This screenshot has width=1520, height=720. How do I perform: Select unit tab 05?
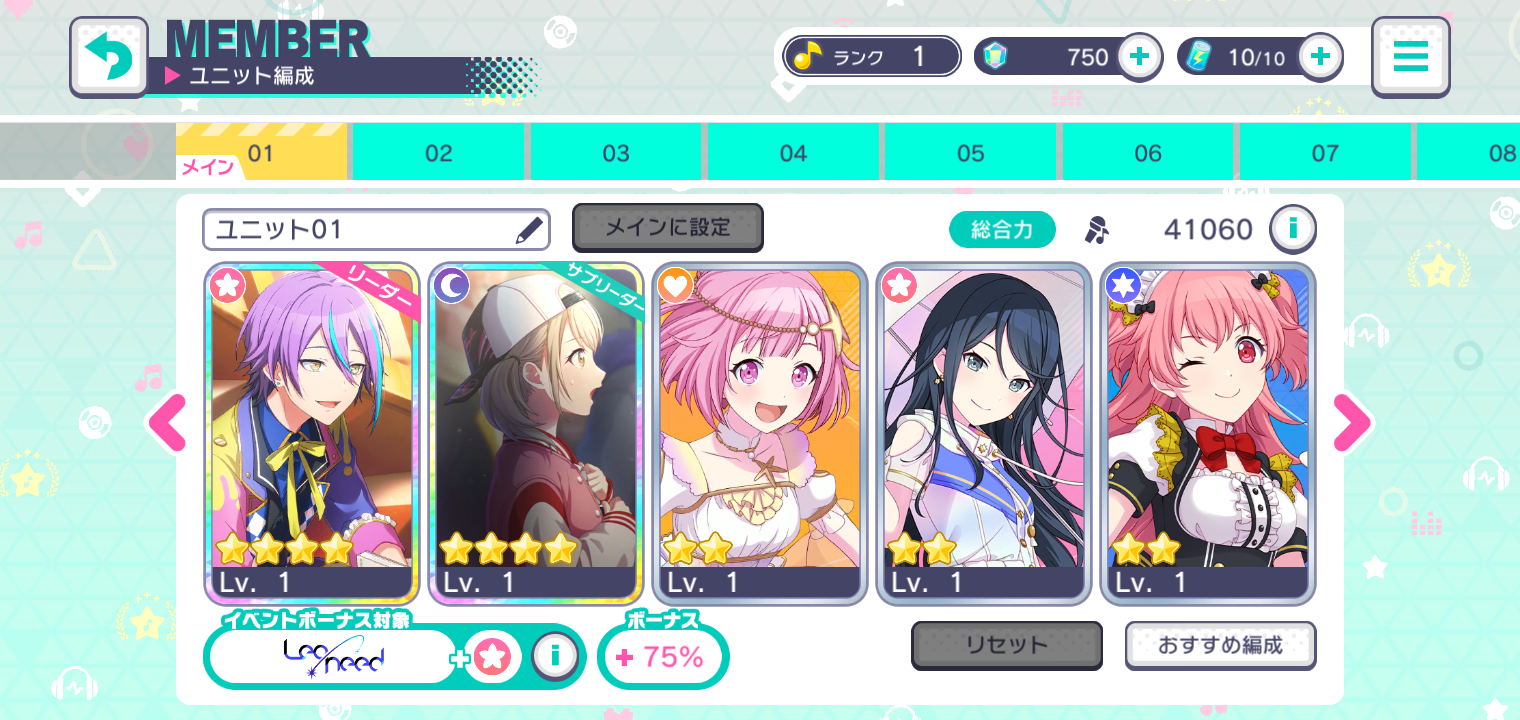pyautogui.click(x=971, y=153)
